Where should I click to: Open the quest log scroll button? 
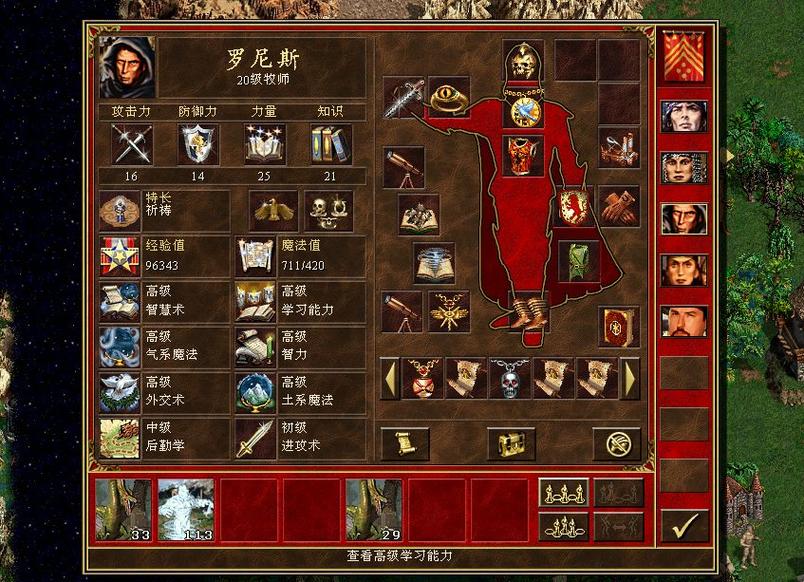pos(405,443)
